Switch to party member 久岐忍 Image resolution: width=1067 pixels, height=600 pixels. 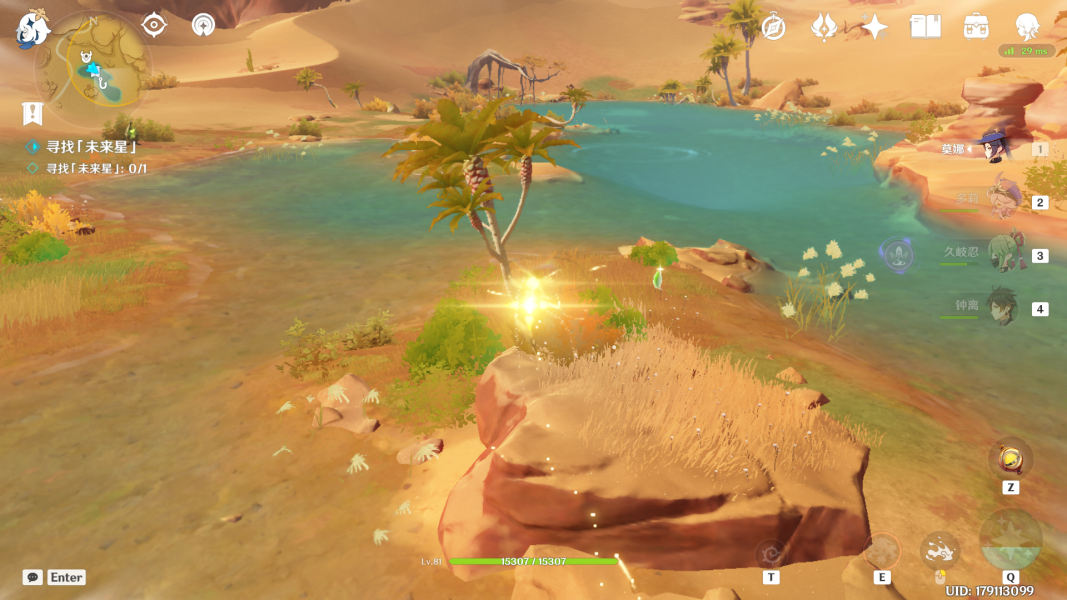(1003, 255)
